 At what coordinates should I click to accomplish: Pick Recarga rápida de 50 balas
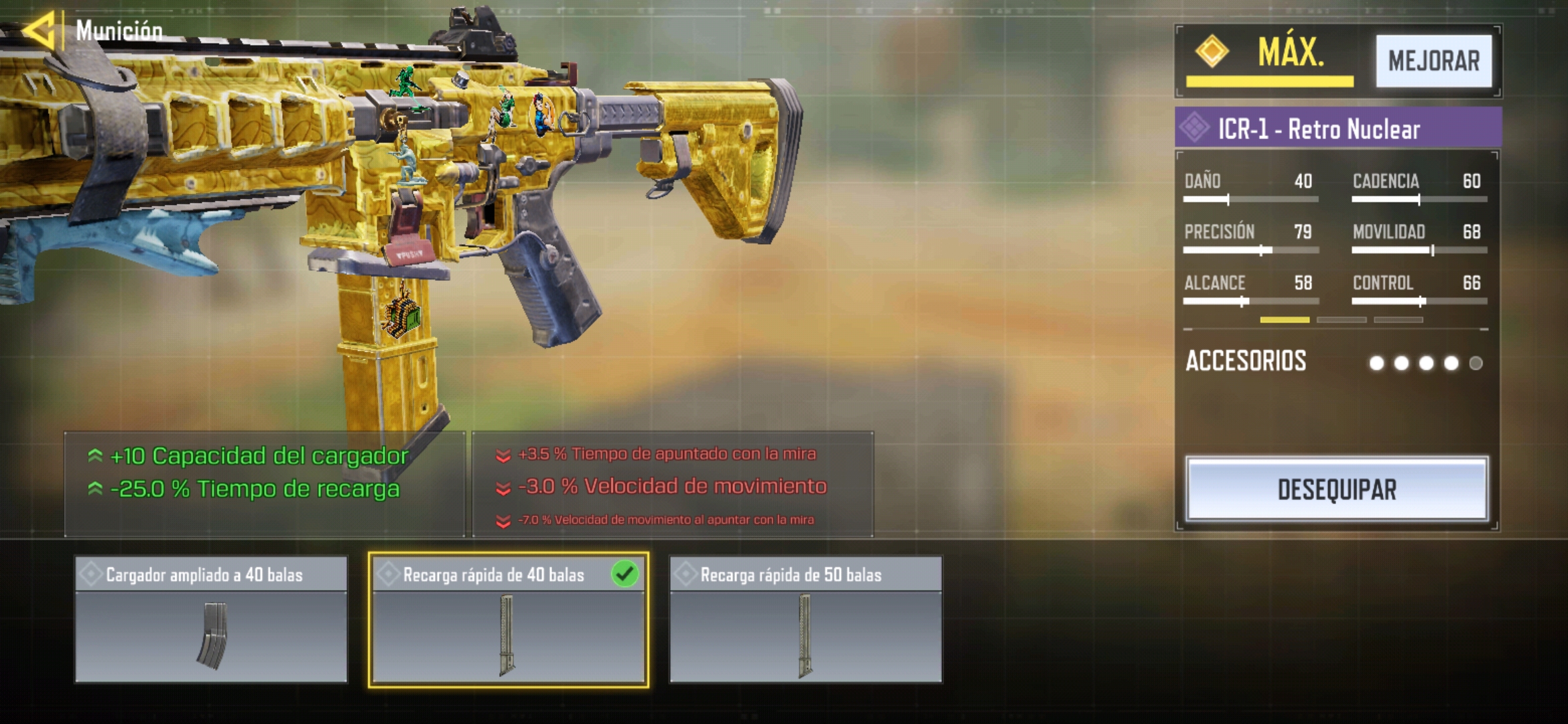805,619
